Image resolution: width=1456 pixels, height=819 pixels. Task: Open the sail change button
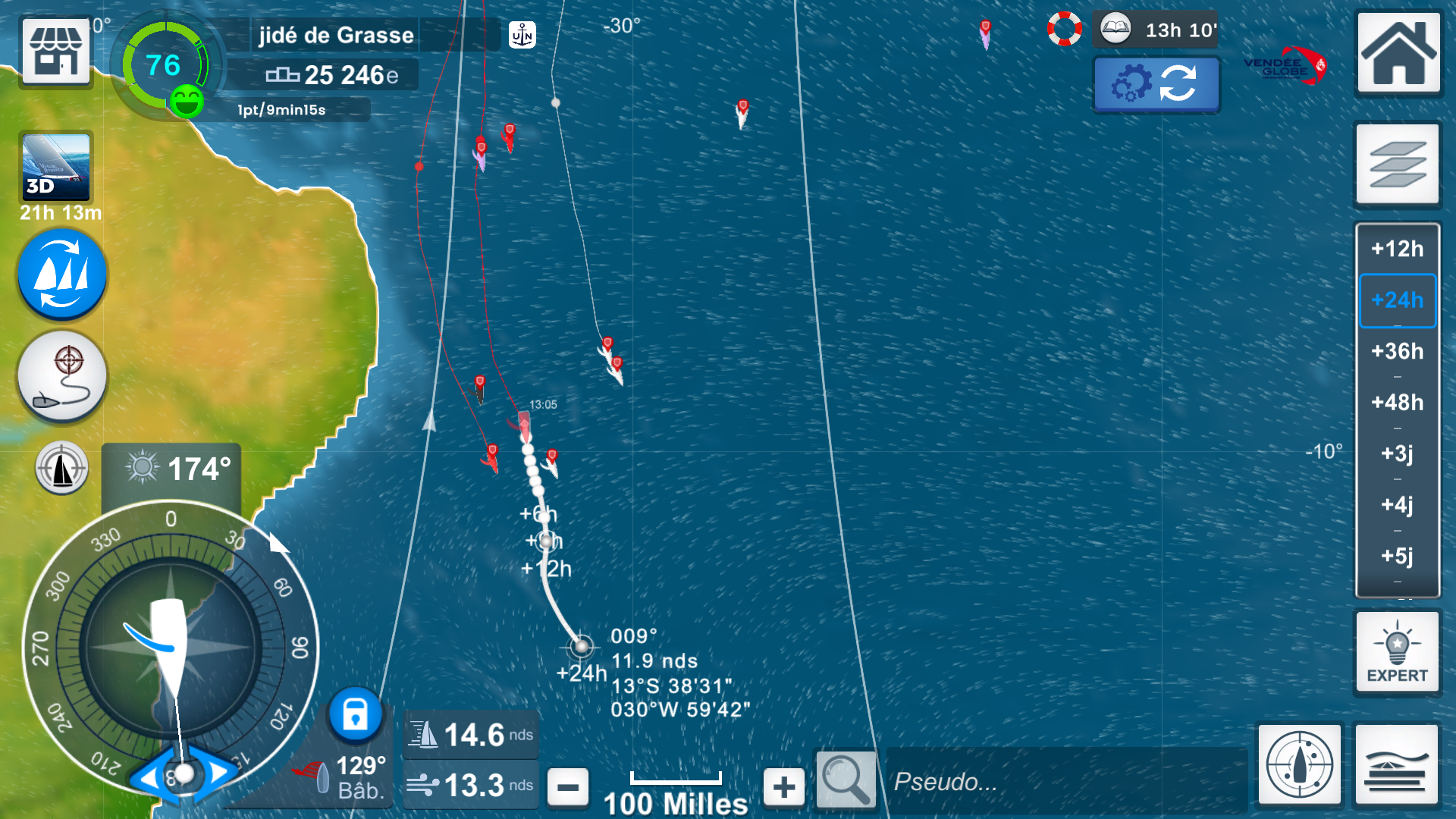pyautogui.click(x=62, y=275)
